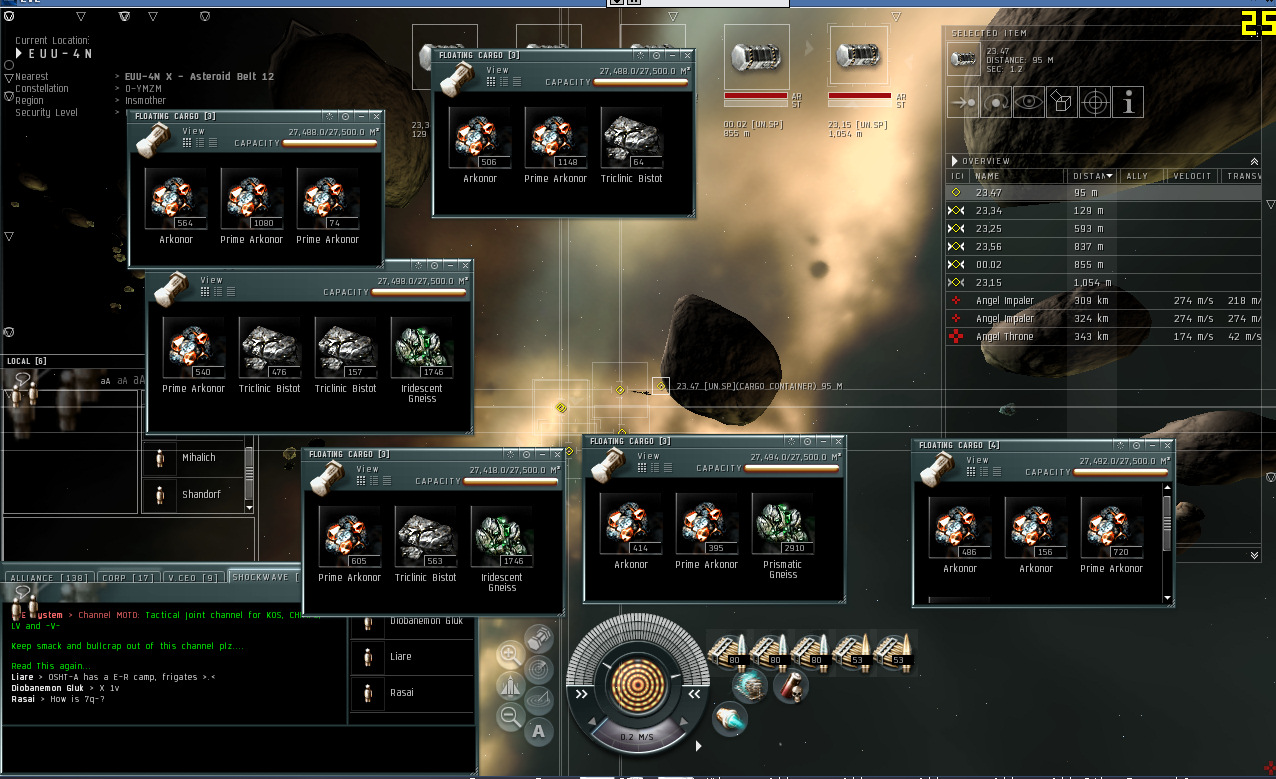Select Mihalich in the local member list
This screenshot has width=1276, height=779.
tap(198, 458)
